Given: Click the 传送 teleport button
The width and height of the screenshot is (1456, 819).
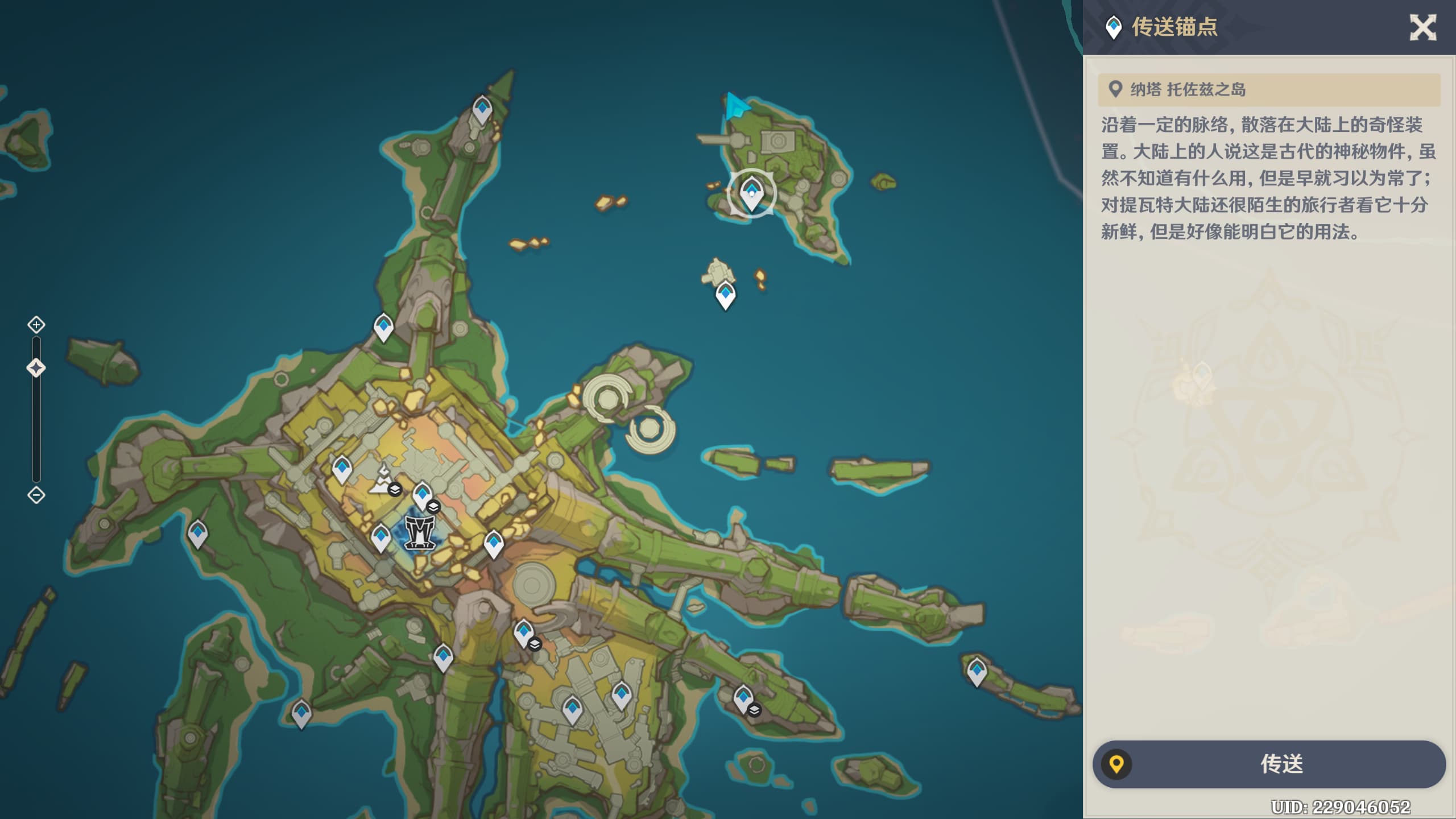Looking at the screenshot, I should (x=1269, y=764).
